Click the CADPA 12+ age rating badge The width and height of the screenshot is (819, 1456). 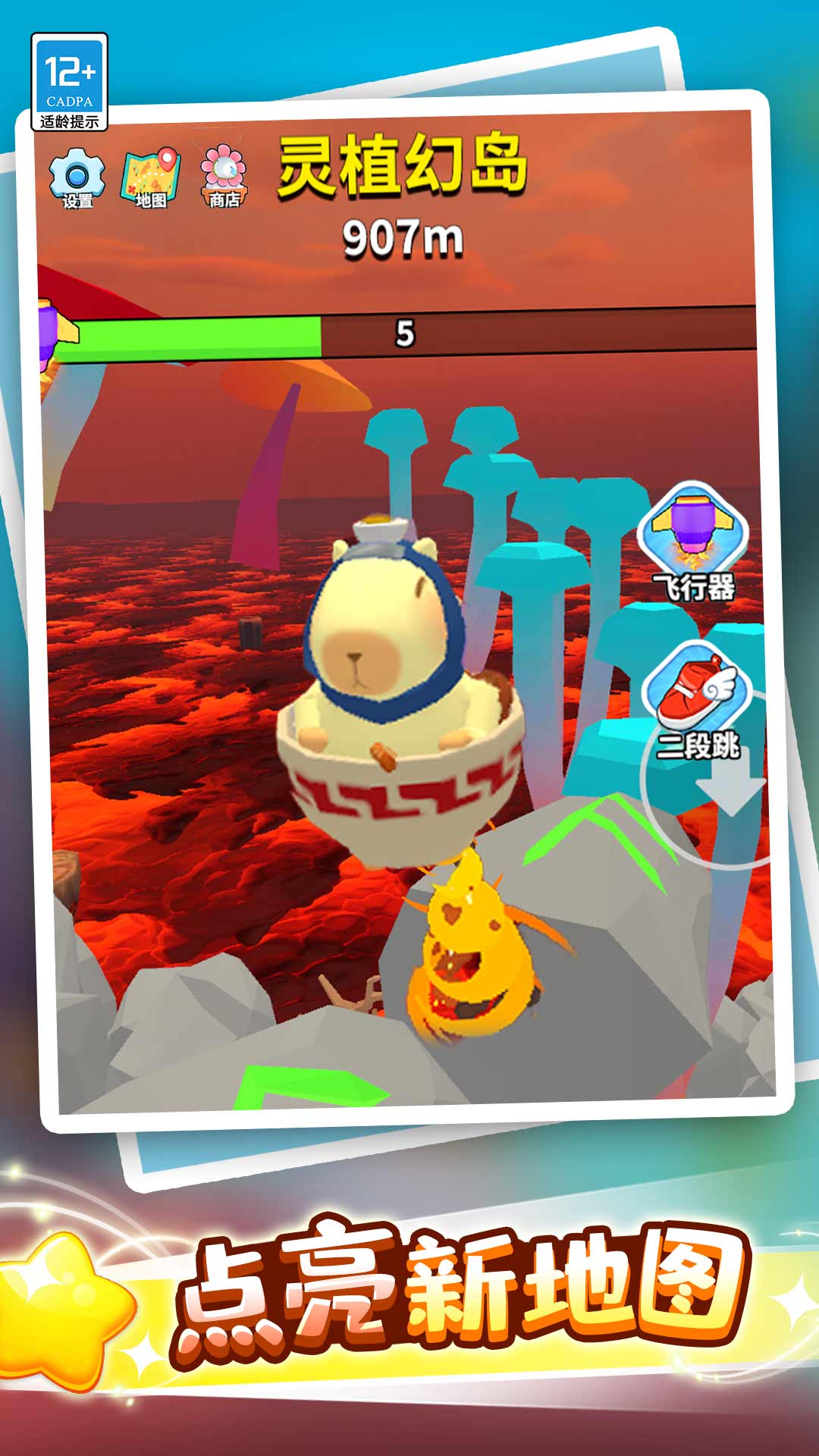point(69,82)
